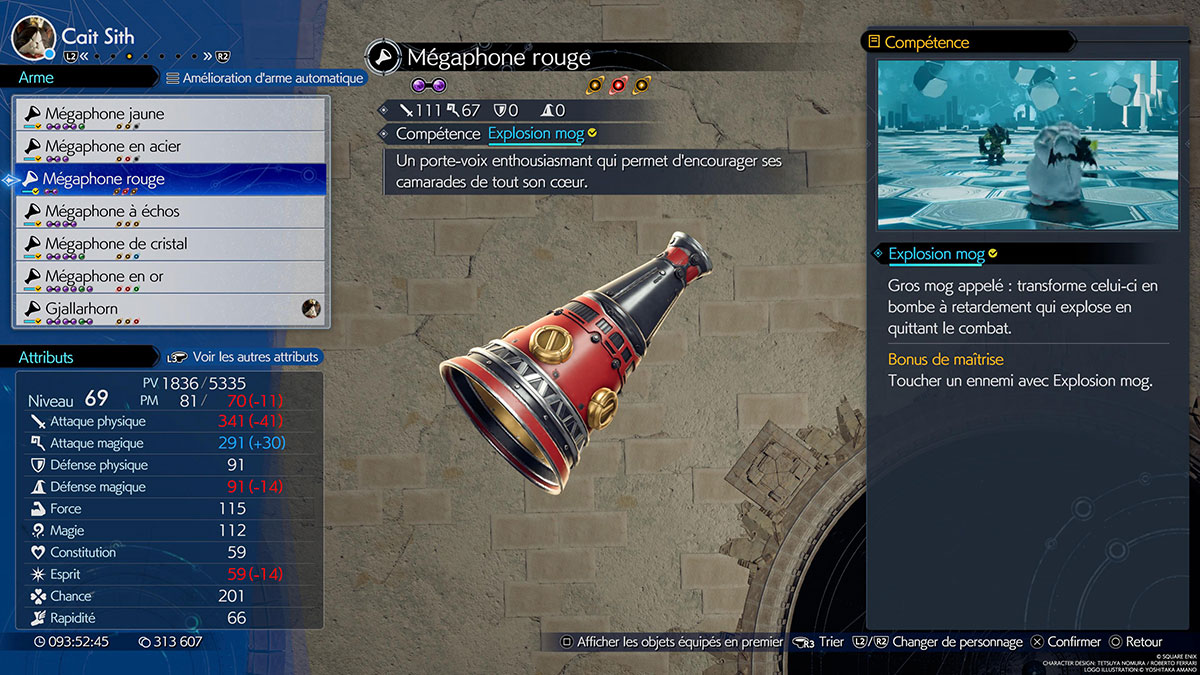1200x675 pixels.
Task: Click Confirmer at the bottom bar
Action: point(1066,642)
